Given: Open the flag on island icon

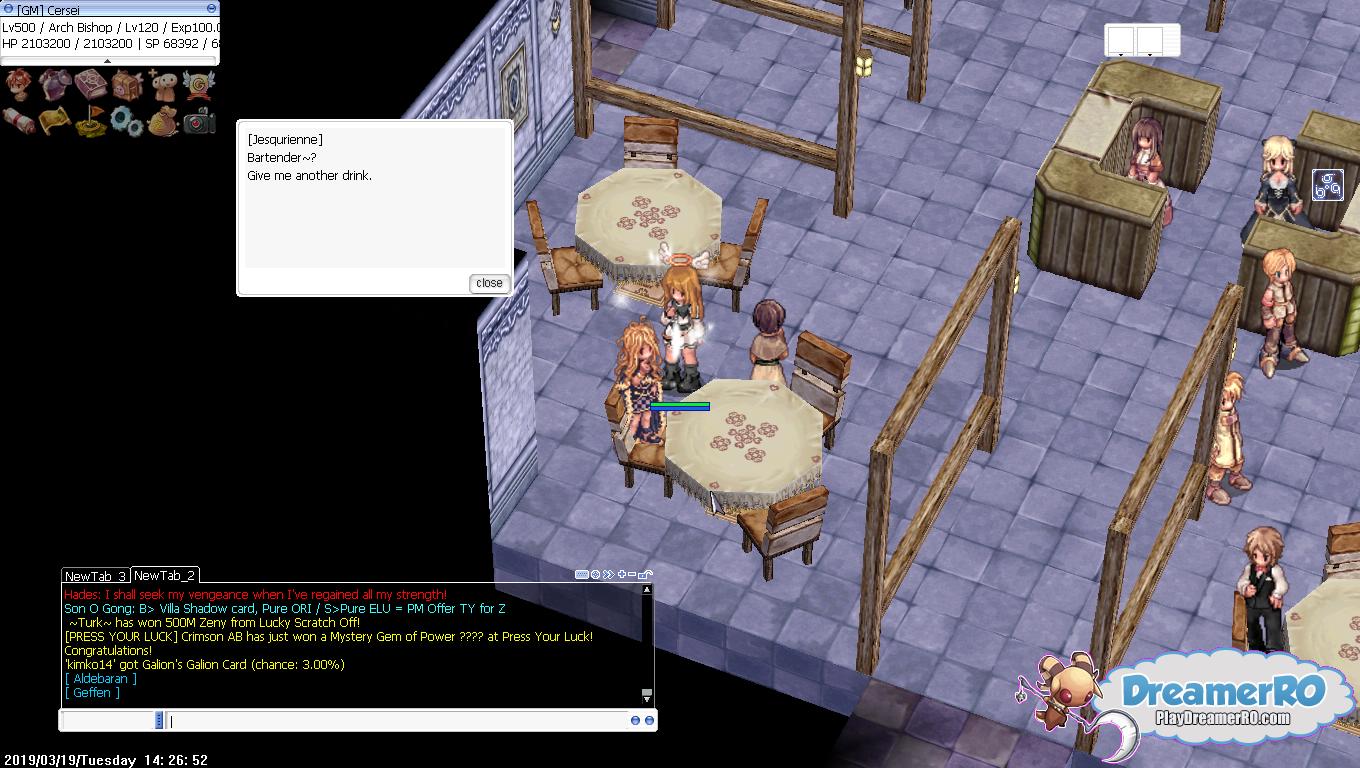Looking at the screenshot, I should (91, 121).
